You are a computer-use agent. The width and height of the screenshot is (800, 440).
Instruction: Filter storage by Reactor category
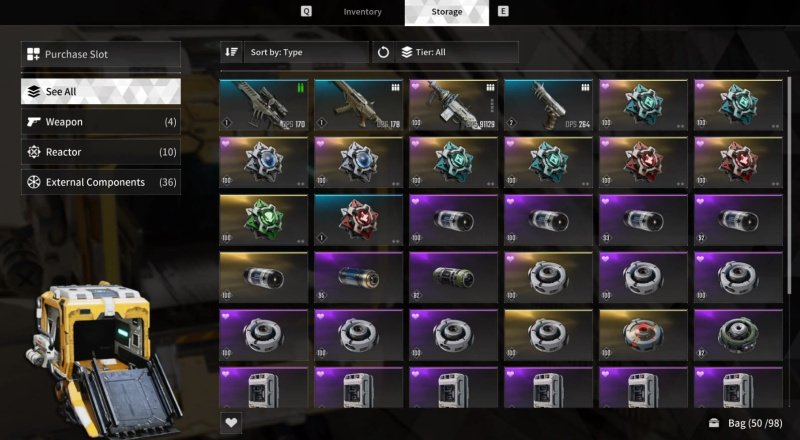coord(101,152)
